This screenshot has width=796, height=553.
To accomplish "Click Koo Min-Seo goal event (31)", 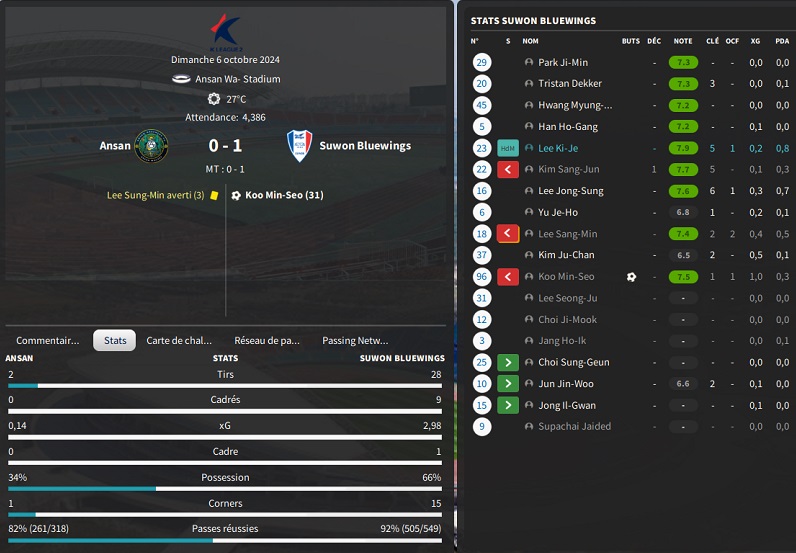I will [x=284, y=195].
